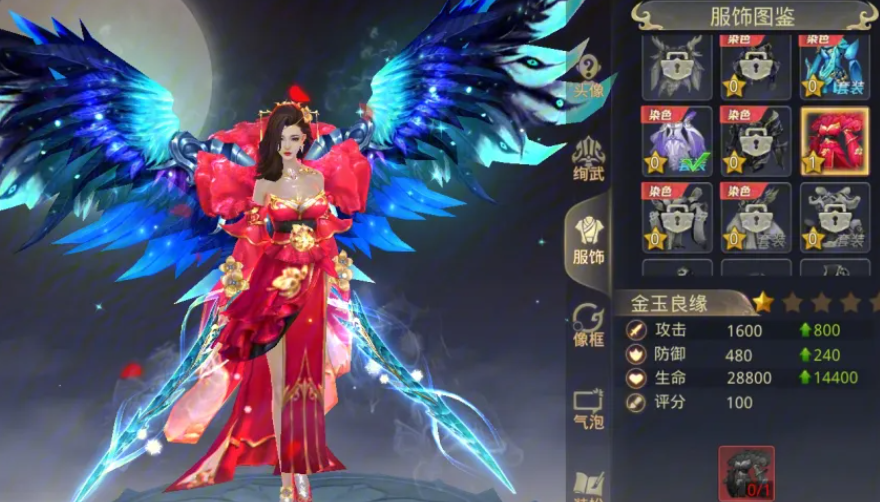Switch to the 头像 (avatar) tab

[x=589, y=74]
